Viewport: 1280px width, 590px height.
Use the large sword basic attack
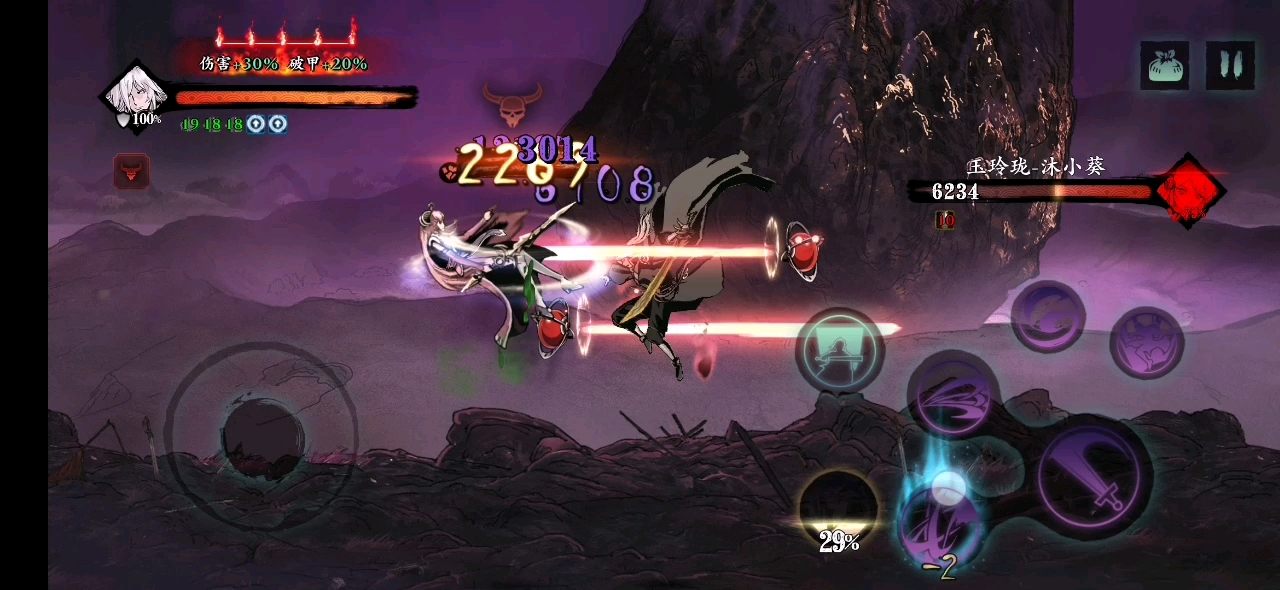pyautogui.click(x=1091, y=480)
